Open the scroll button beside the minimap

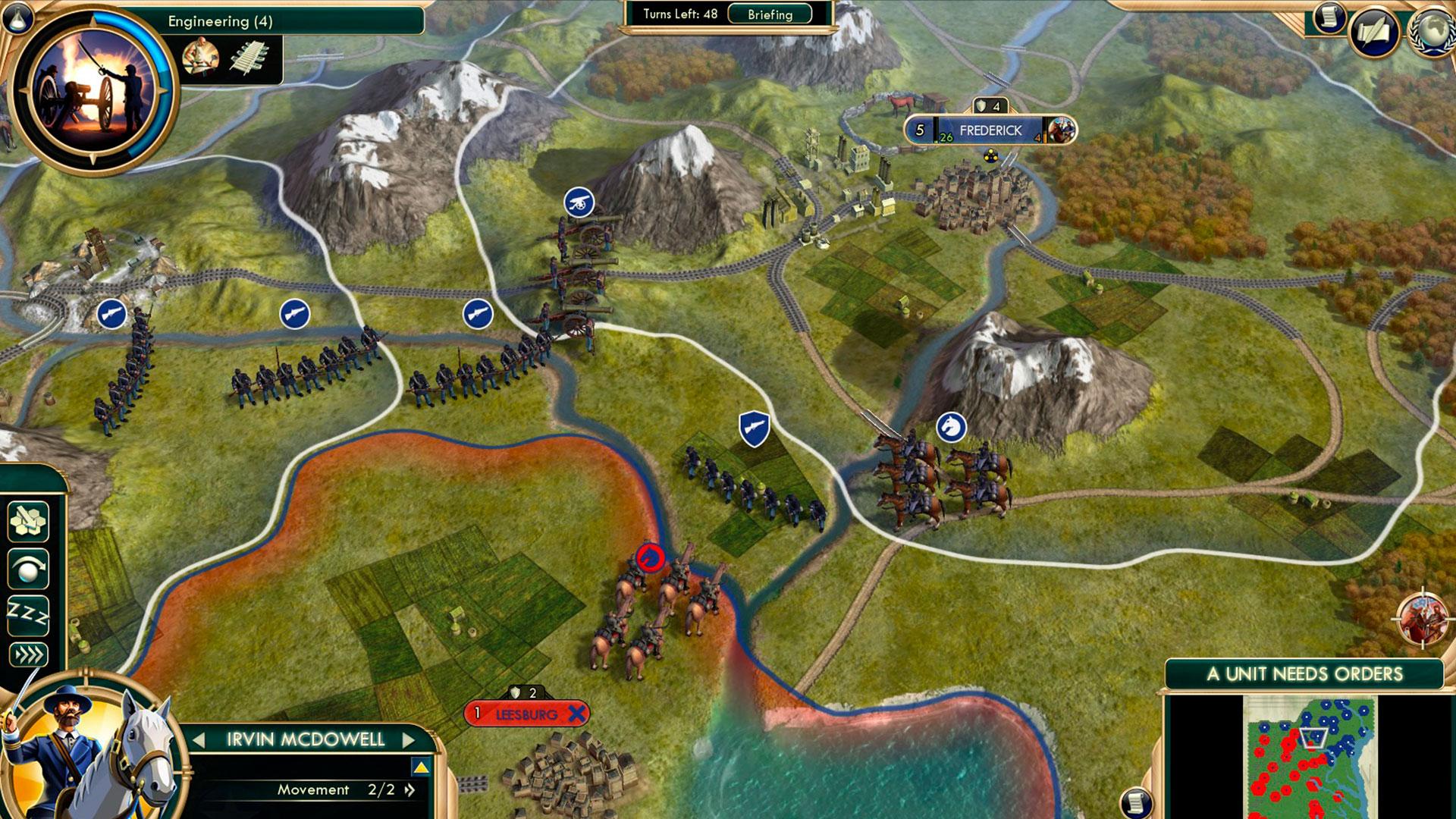(1136, 802)
